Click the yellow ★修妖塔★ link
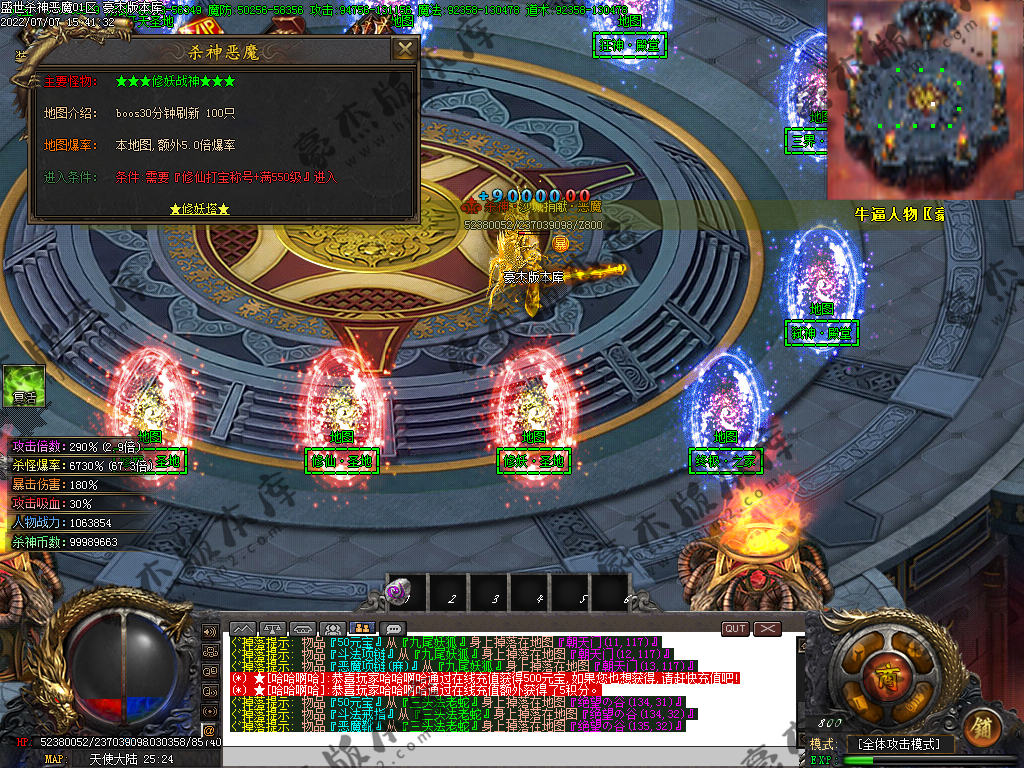Screen dimensions: 1024x768 click(x=200, y=209)
